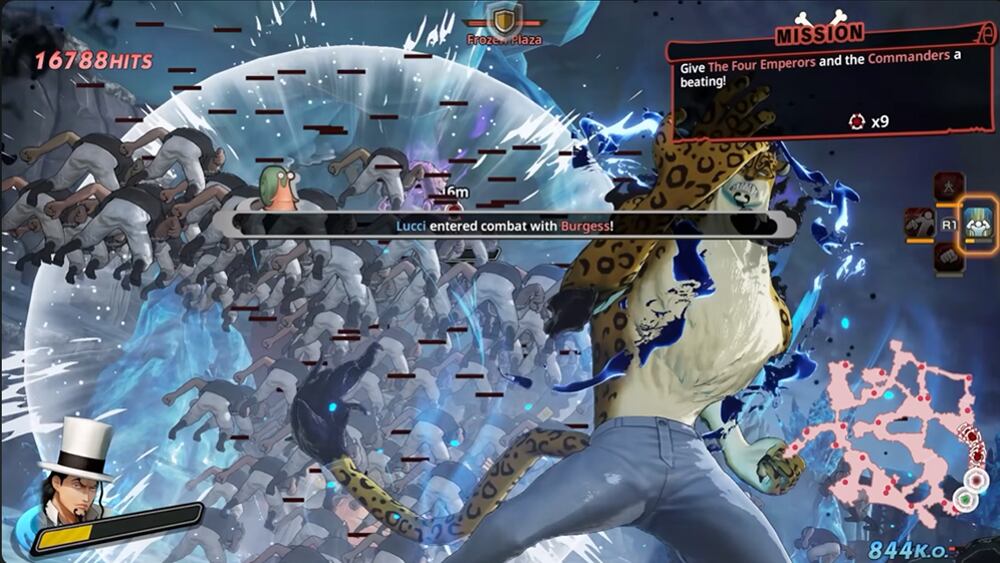Trigger the clenched-fist skill icon

point(948,258)
